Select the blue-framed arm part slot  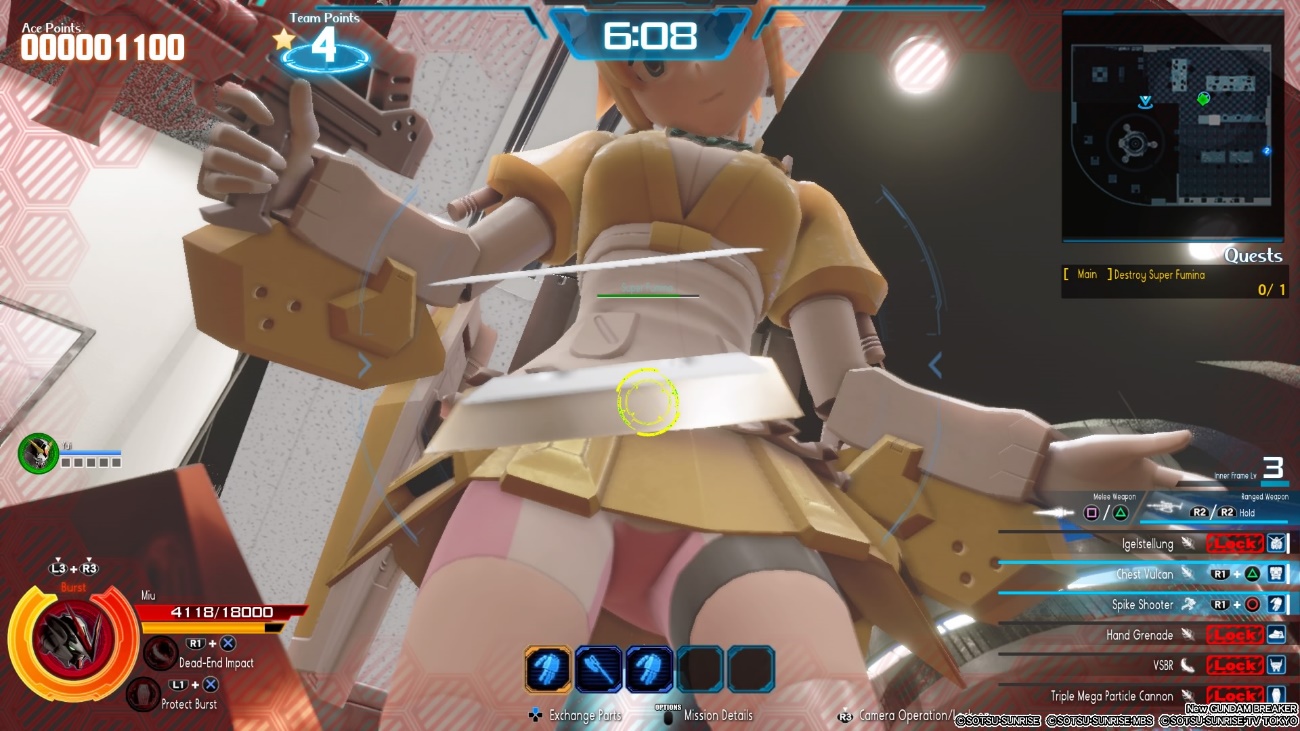point(649,669)
